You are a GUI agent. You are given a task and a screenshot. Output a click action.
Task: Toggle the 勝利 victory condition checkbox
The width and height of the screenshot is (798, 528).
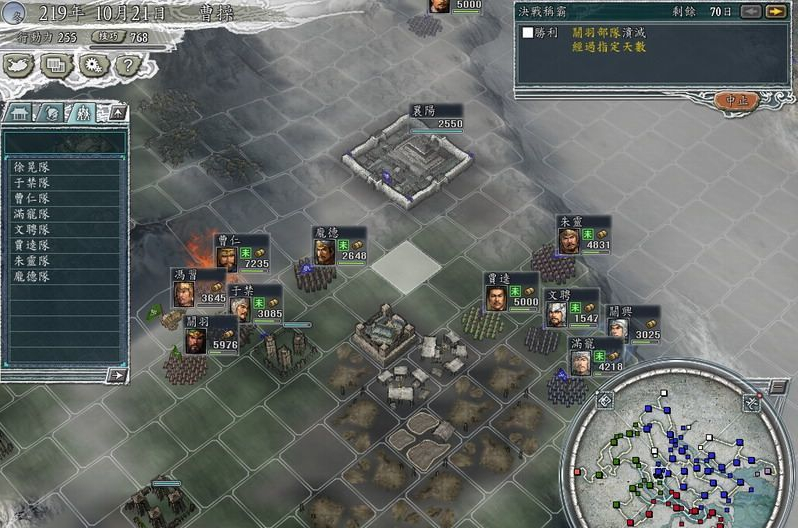tap(528, 33)
